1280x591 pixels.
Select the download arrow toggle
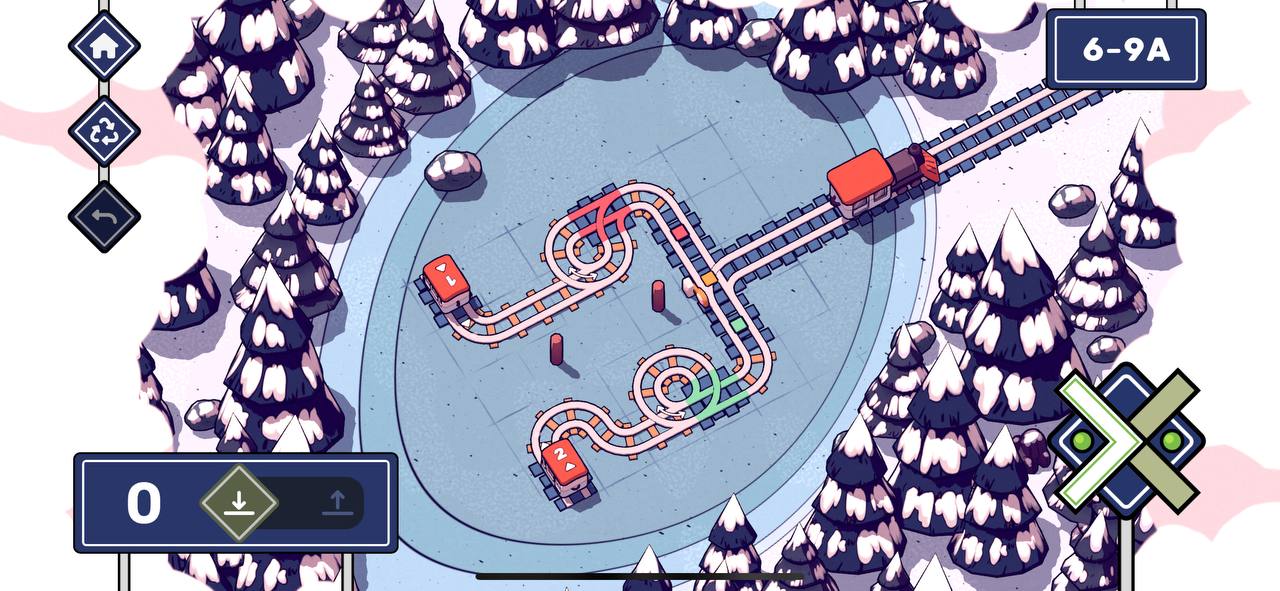pos(238,502)
